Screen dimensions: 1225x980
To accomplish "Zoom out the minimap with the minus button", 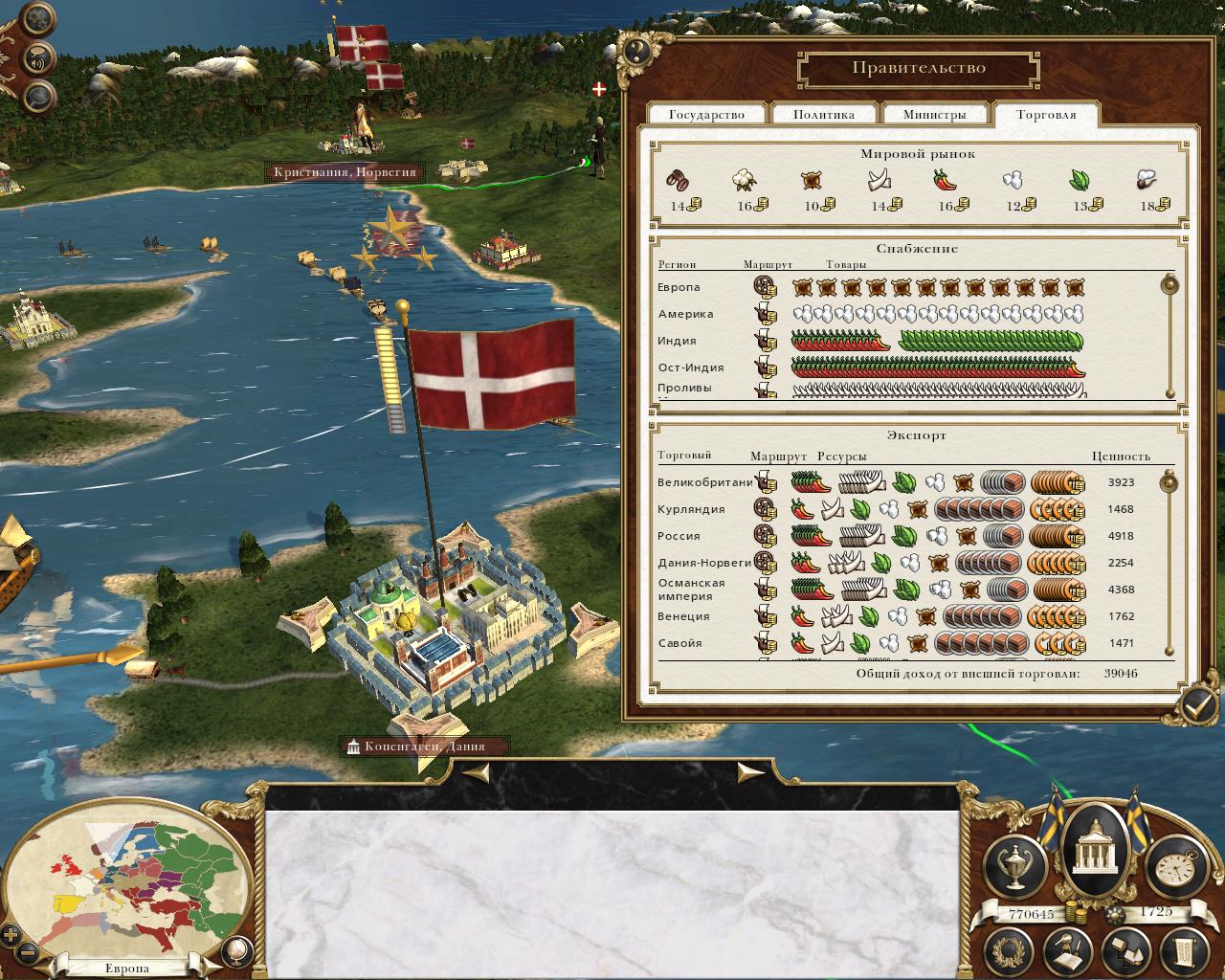I will point(29,952).
